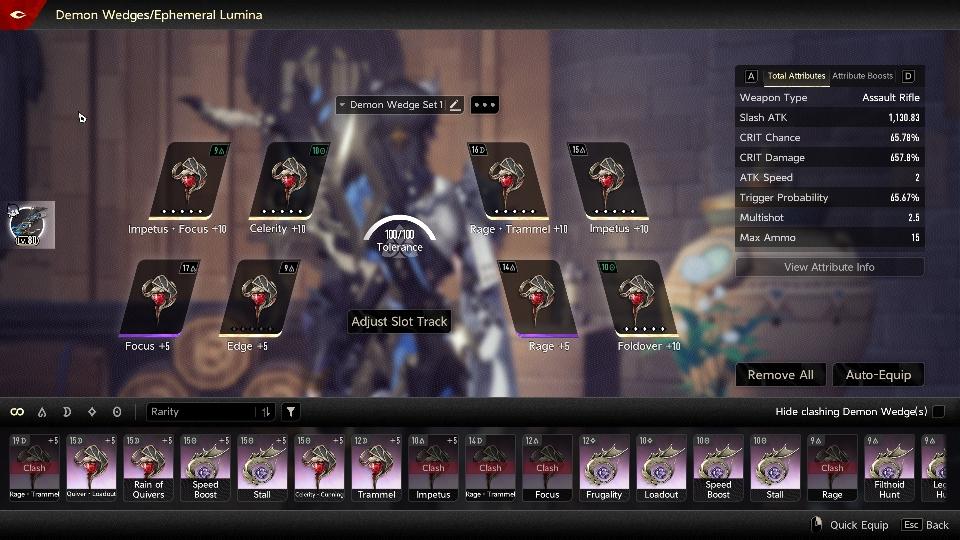This screenshot has height=540, width=960.
Task: Switch to the Attribute Boosts tab
Action: click(x=862, y=76)
